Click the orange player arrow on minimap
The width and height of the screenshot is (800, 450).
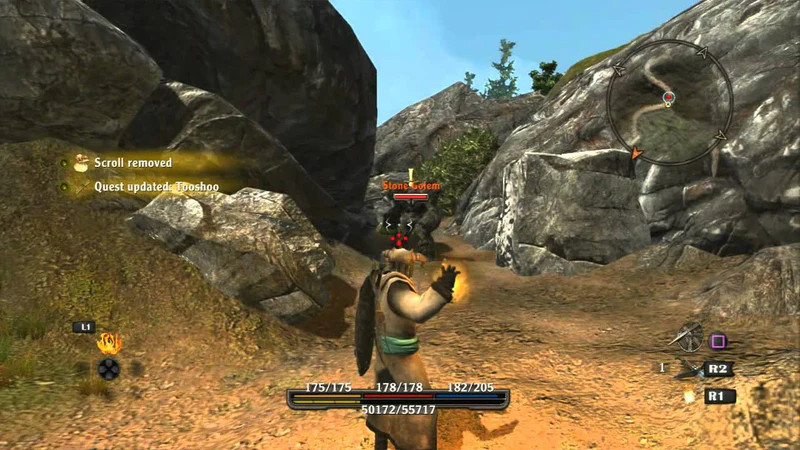click(634, 153)
